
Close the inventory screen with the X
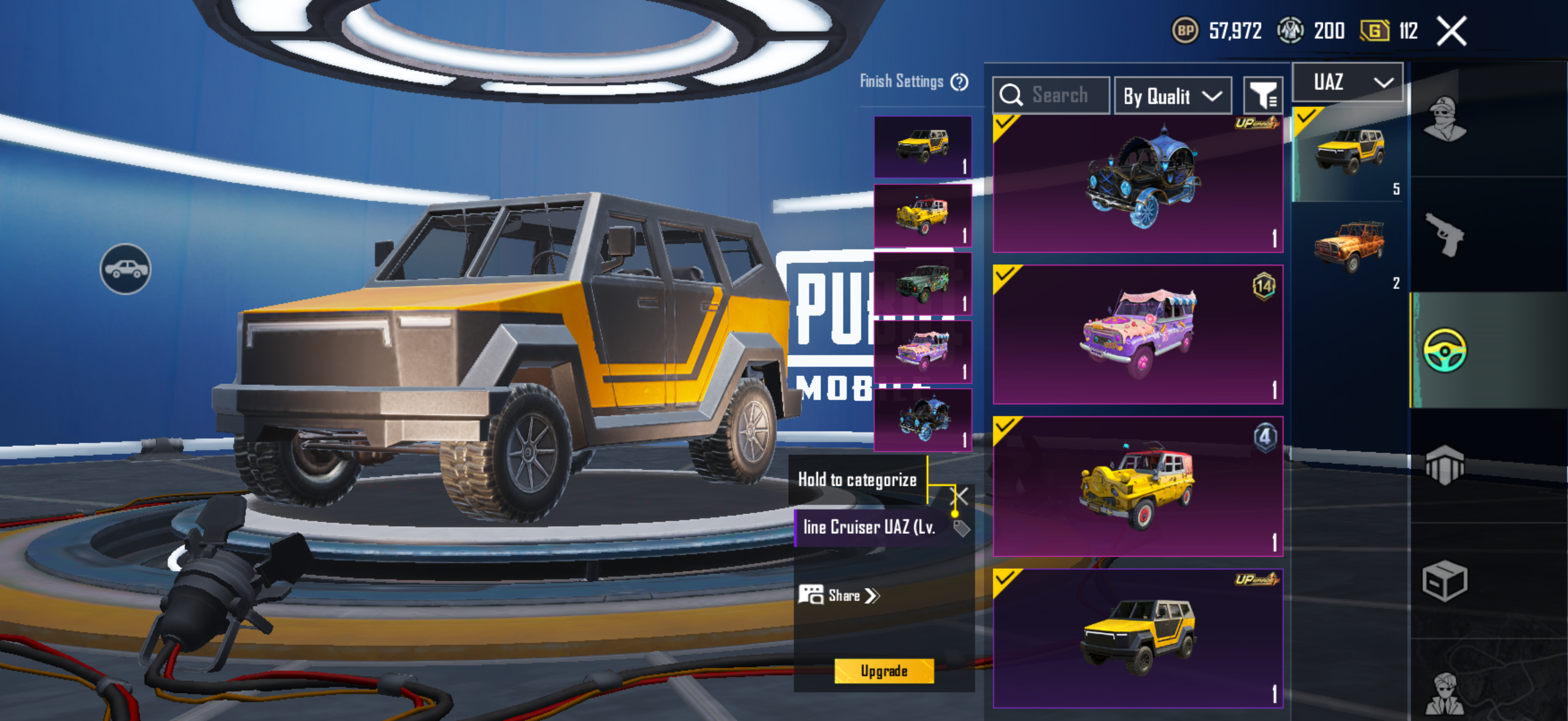pyautogui.click(x=1451, y=30)
